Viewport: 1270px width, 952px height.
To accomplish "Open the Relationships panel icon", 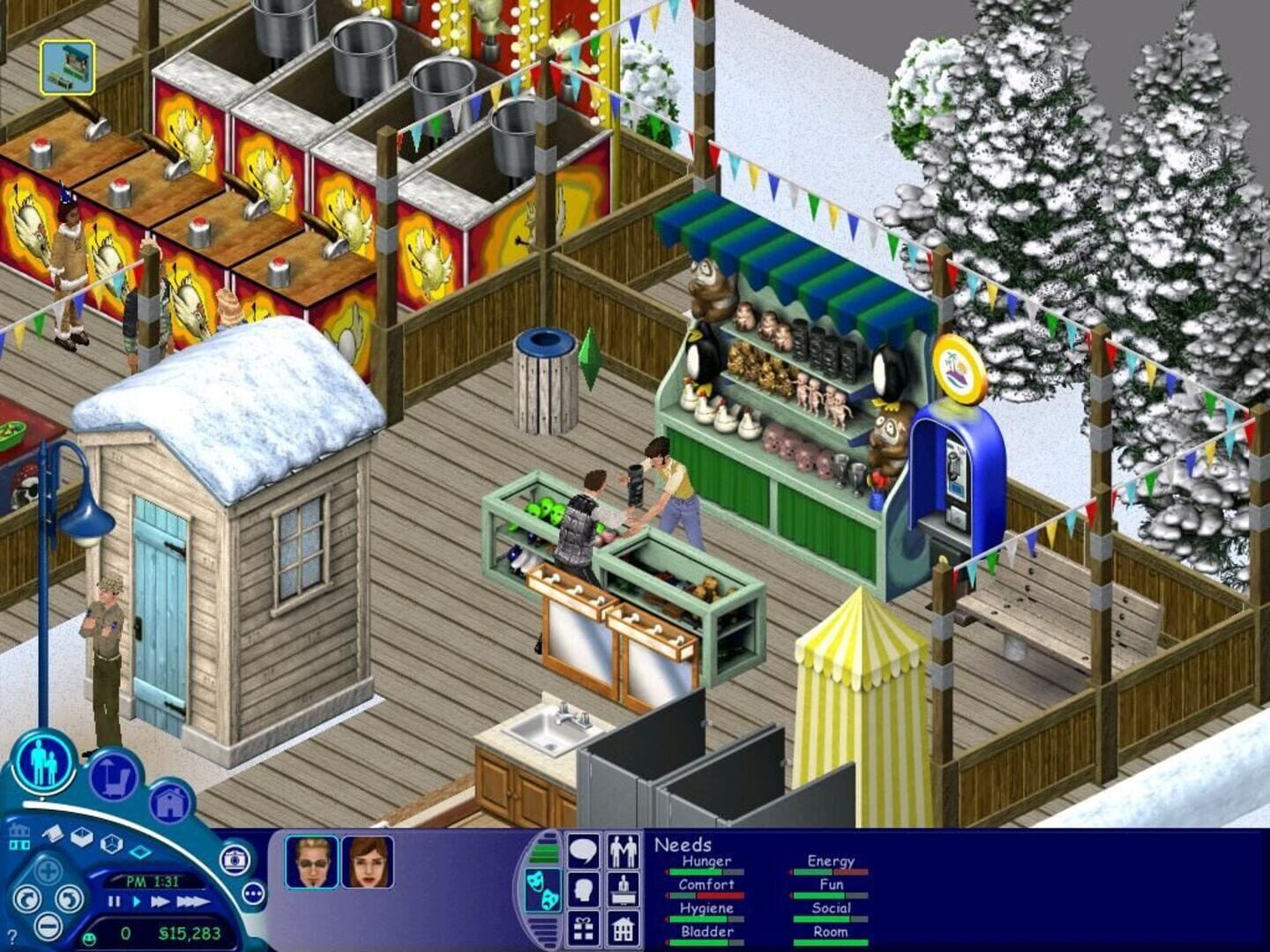I will click(x=623, y=851).
